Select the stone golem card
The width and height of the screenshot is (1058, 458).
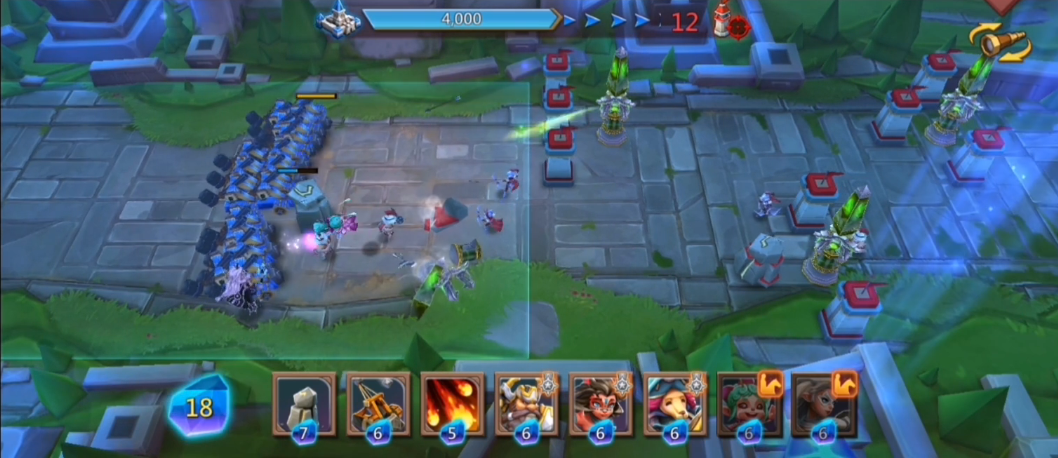[x=304, y=403]
